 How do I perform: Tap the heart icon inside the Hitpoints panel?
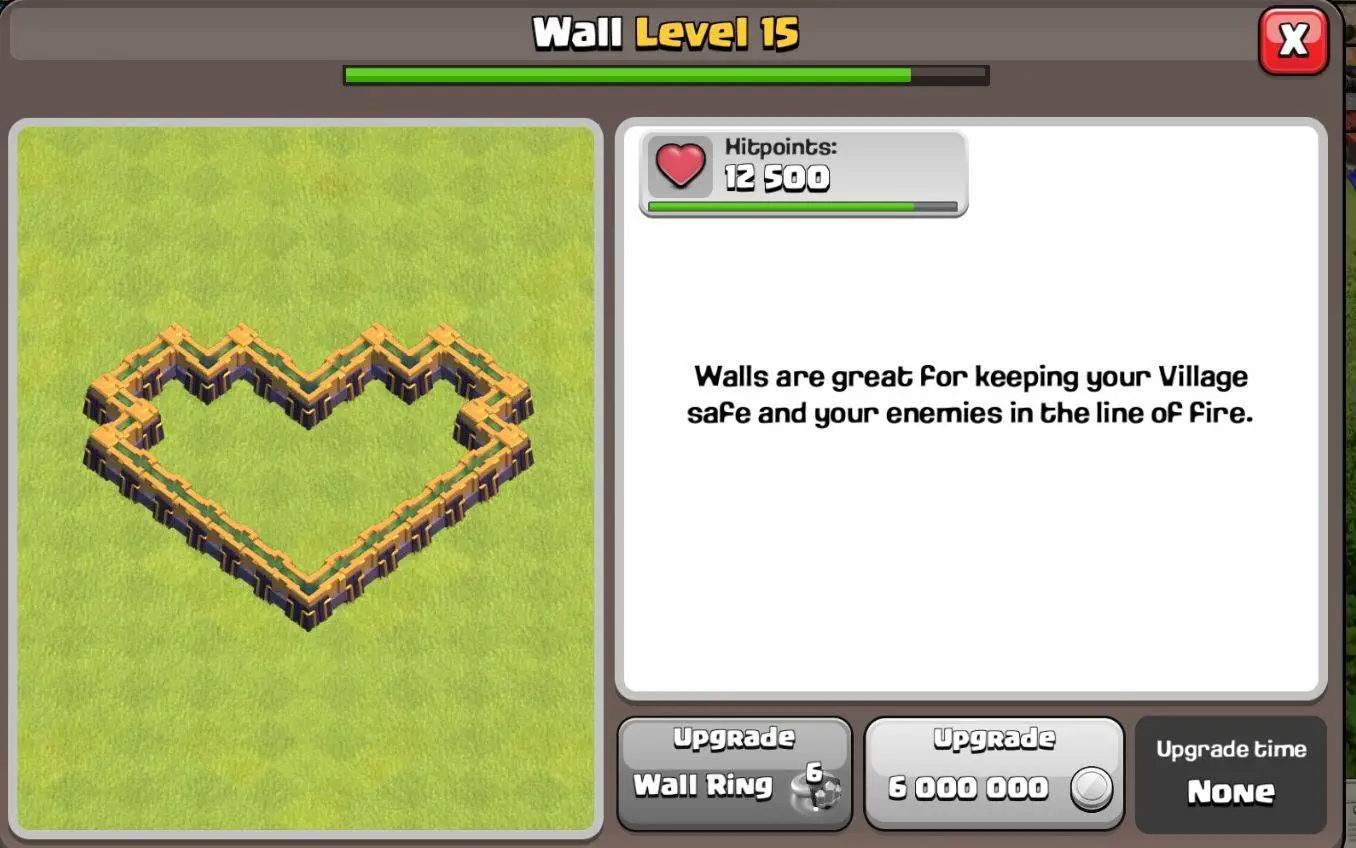[x=679, y=167]
